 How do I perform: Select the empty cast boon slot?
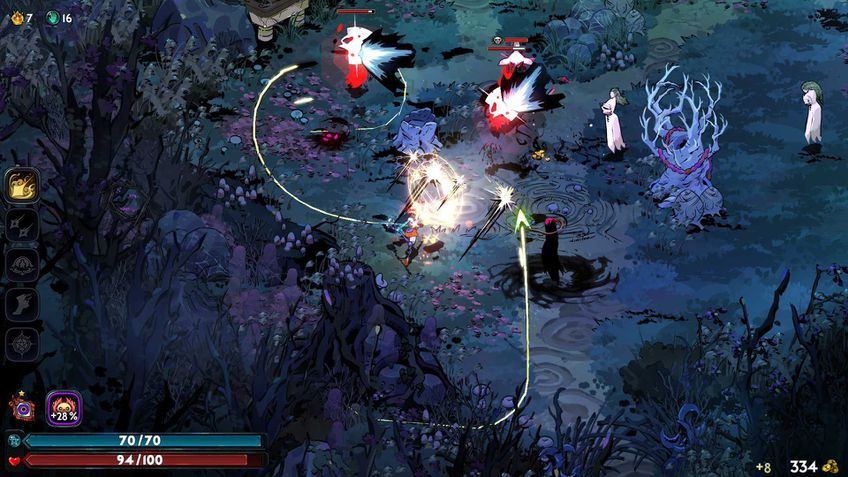tap(22, 265)
